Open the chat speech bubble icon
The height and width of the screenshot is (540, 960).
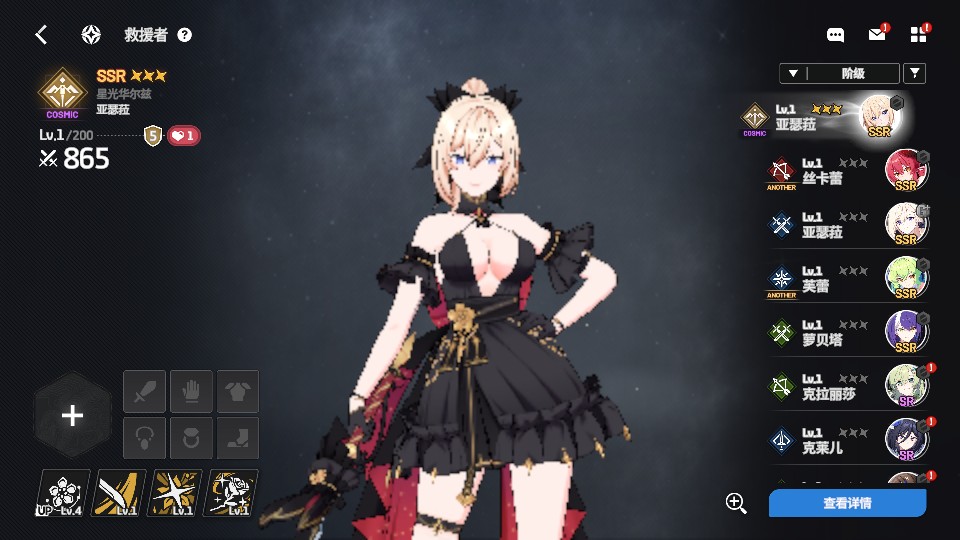pos(835,35)
